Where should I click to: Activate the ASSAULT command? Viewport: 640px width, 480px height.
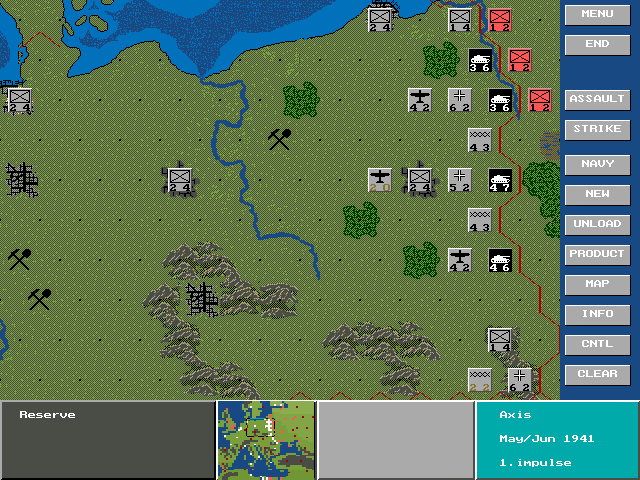coord(597,99)
